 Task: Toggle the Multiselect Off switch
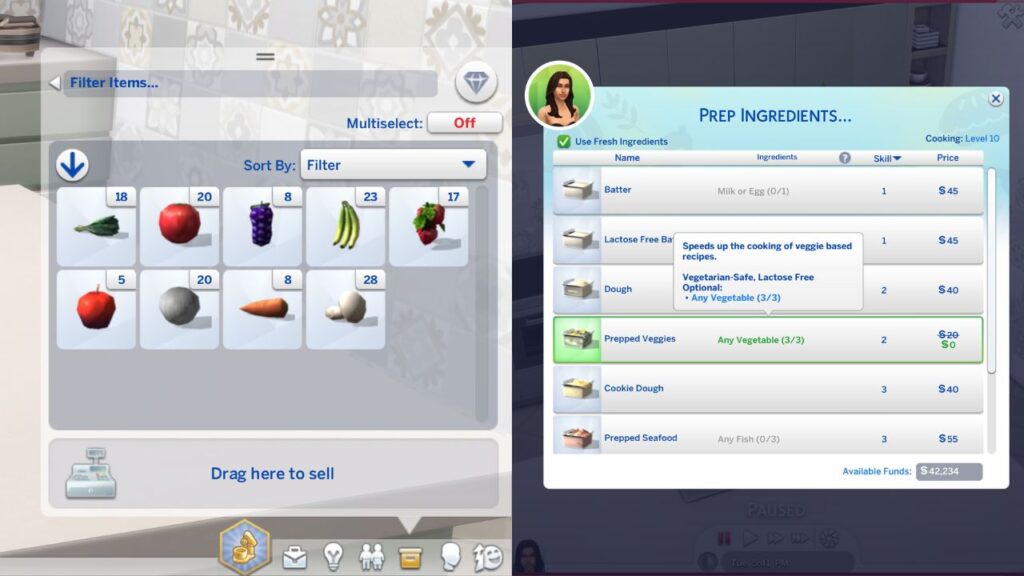[x=464, y=123]
